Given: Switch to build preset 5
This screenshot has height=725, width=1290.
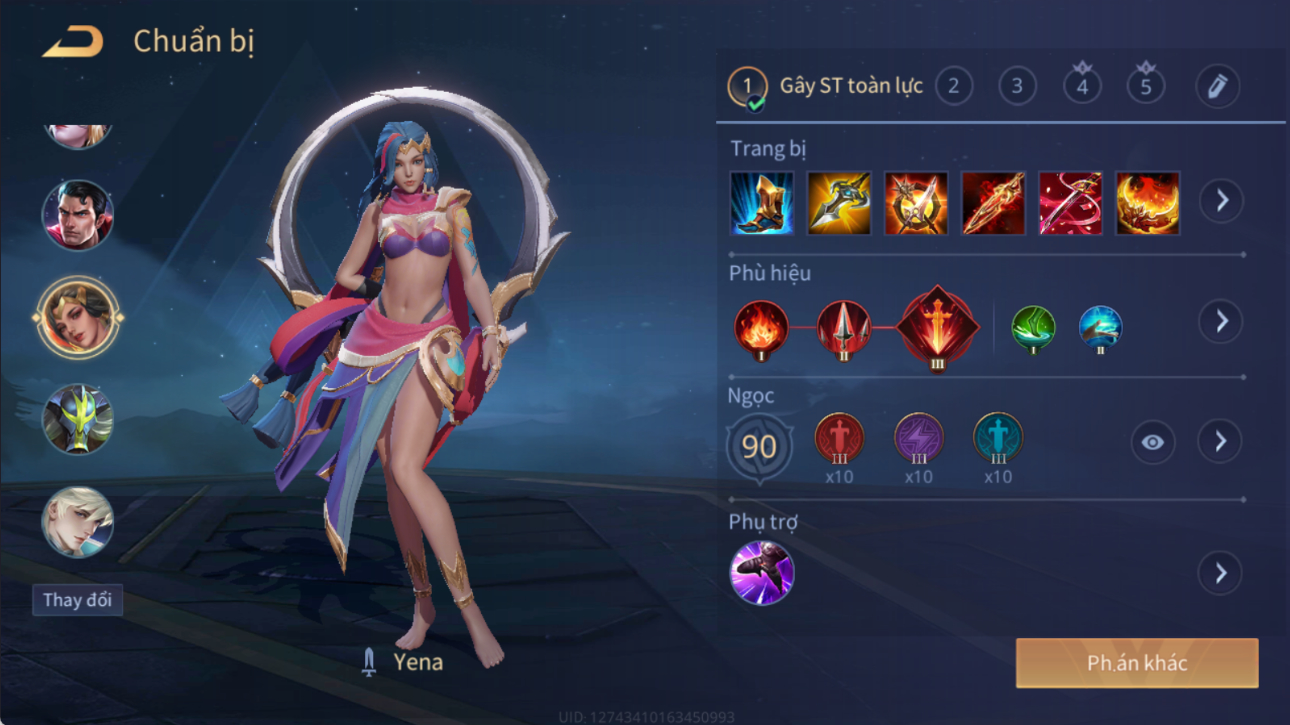Looking at the screenshot, I should pos(1146,86).
